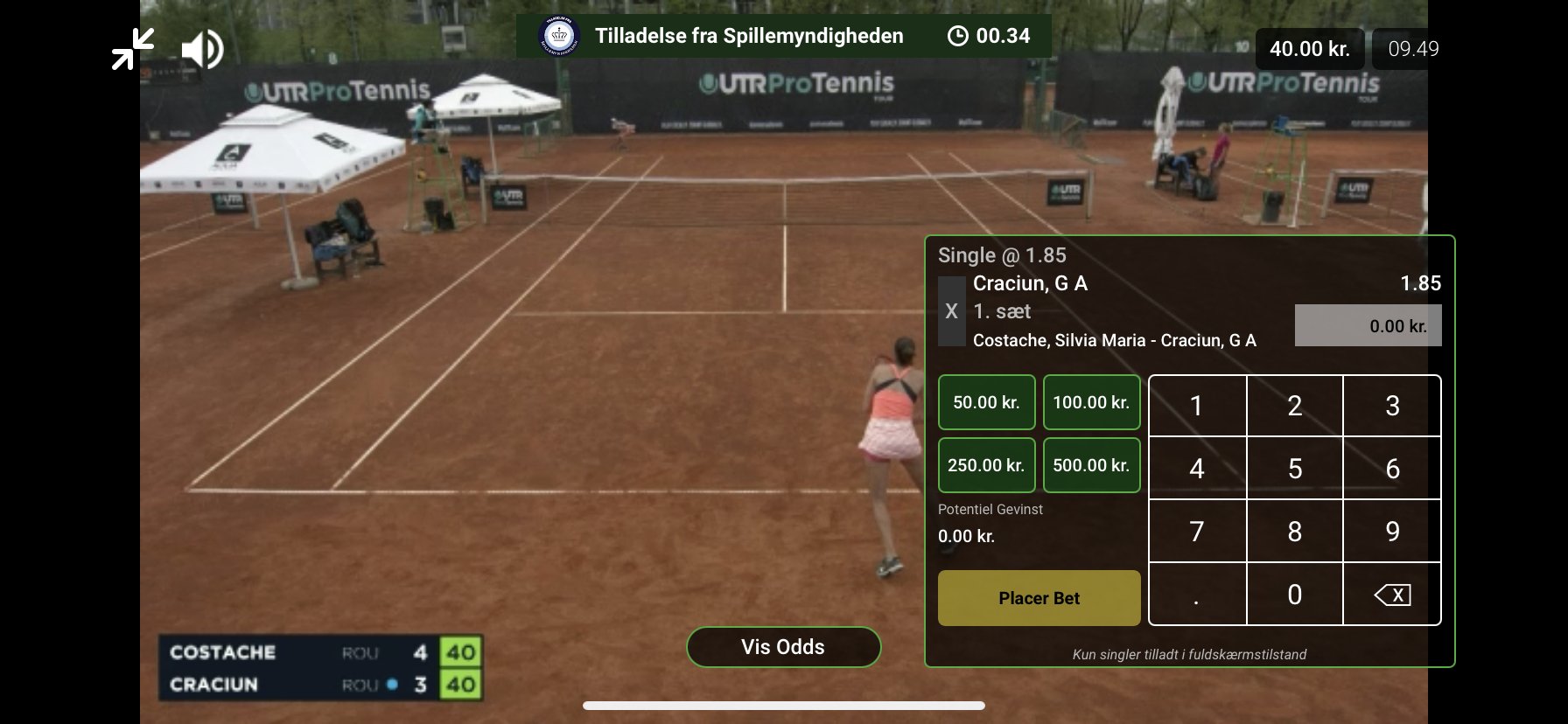Pick the 250.00 kr. quick stake
Screen dimensions: 1568x724
[986, 465]
